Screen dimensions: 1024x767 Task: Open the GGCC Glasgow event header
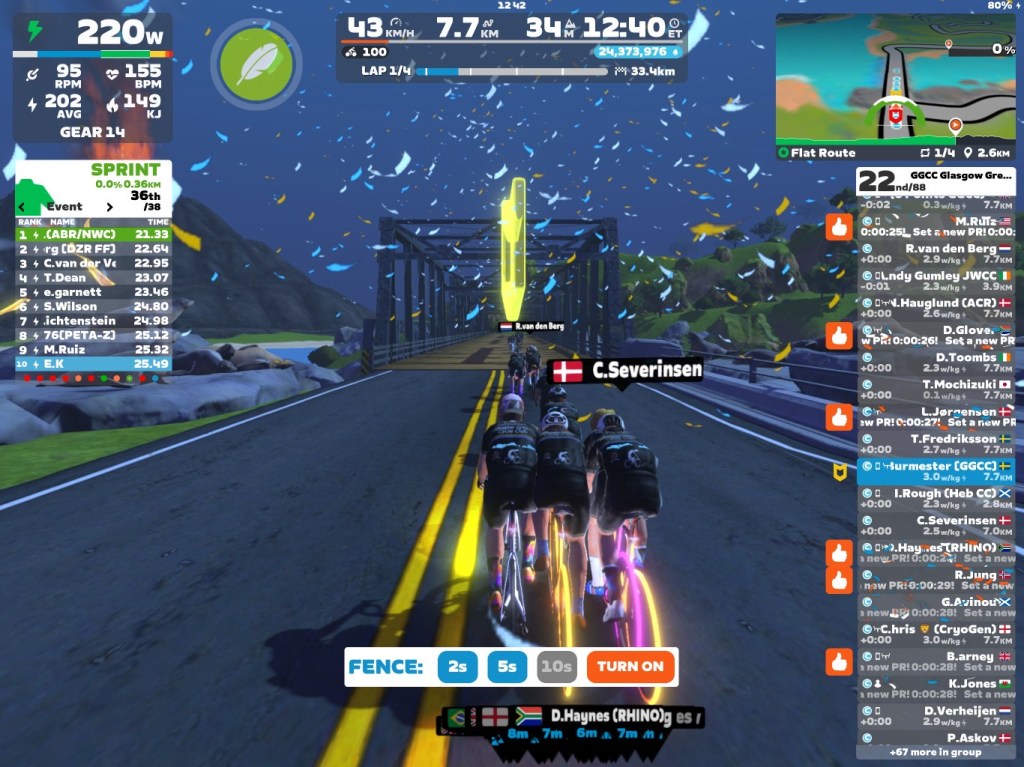(x=936, y=180)
